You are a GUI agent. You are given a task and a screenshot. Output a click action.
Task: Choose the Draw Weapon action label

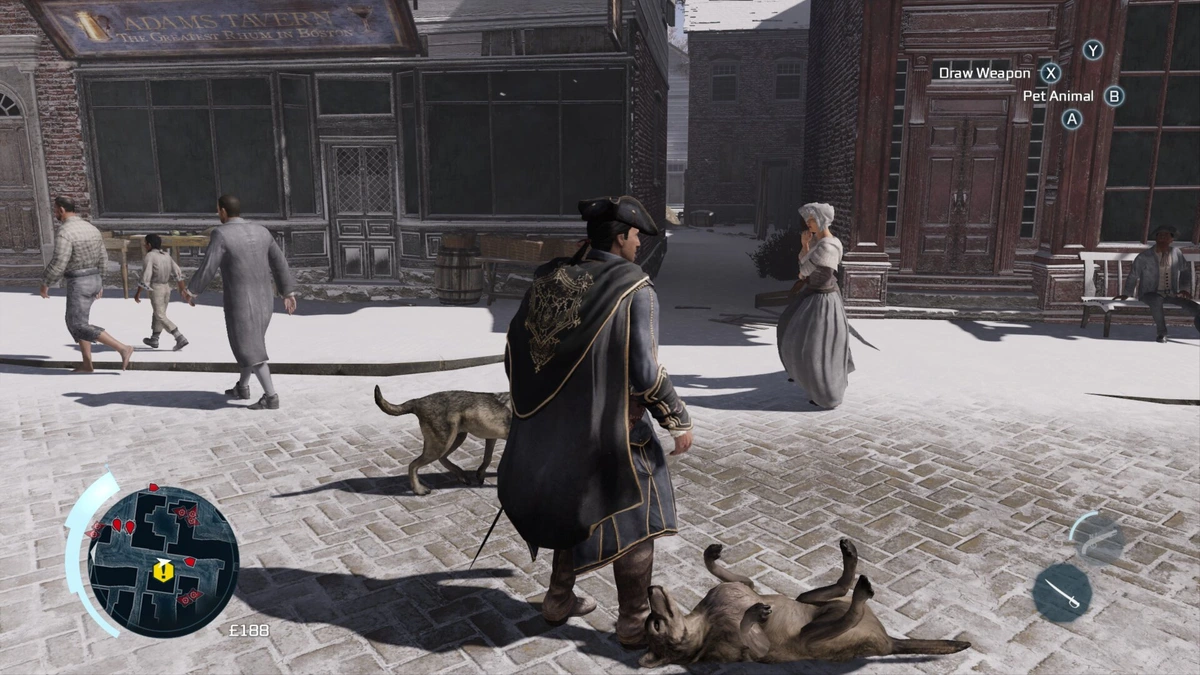(x=984, y=73)
